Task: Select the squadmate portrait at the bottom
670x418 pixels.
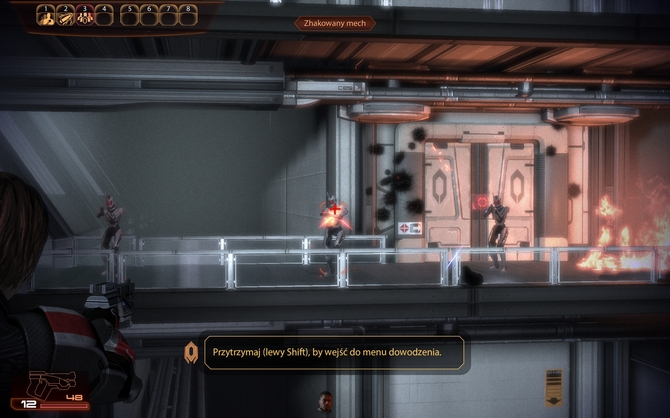Action: [x=326, y=403]
